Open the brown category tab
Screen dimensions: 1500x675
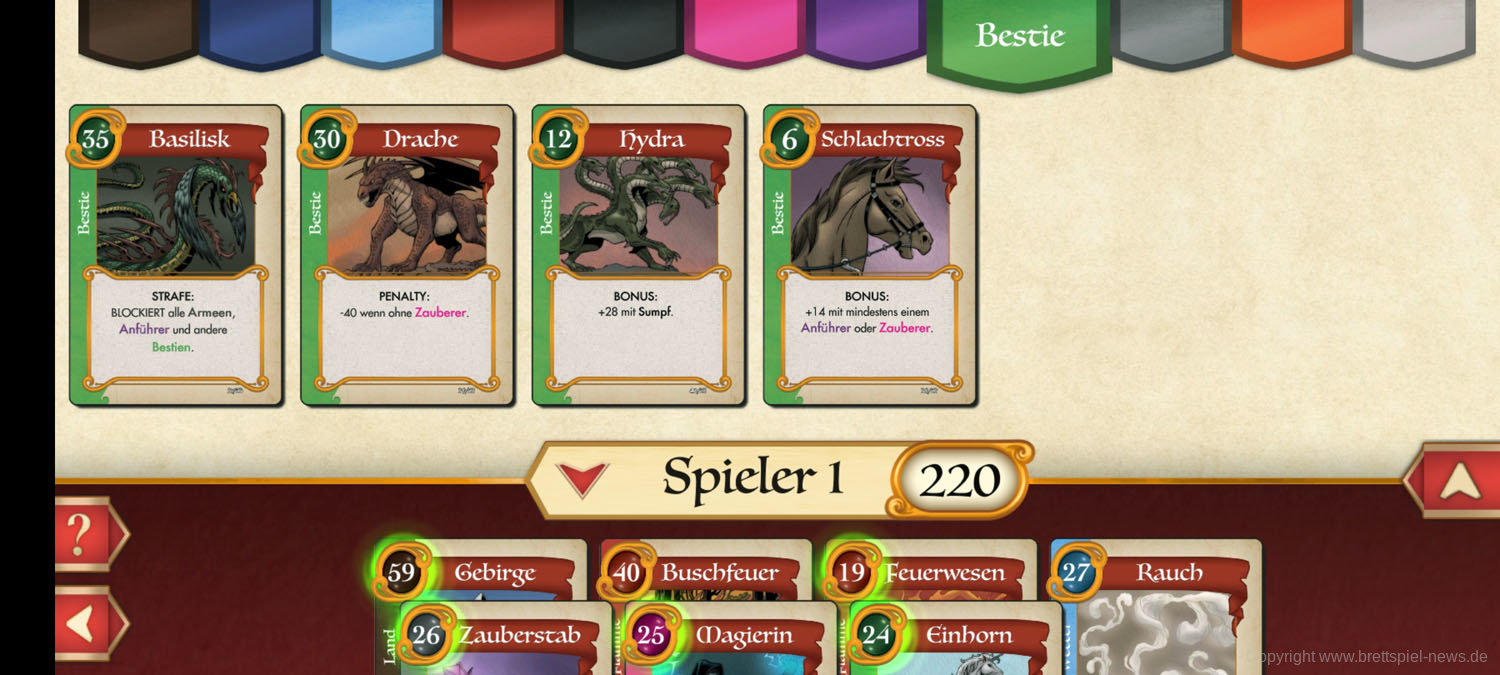[138, 30]
